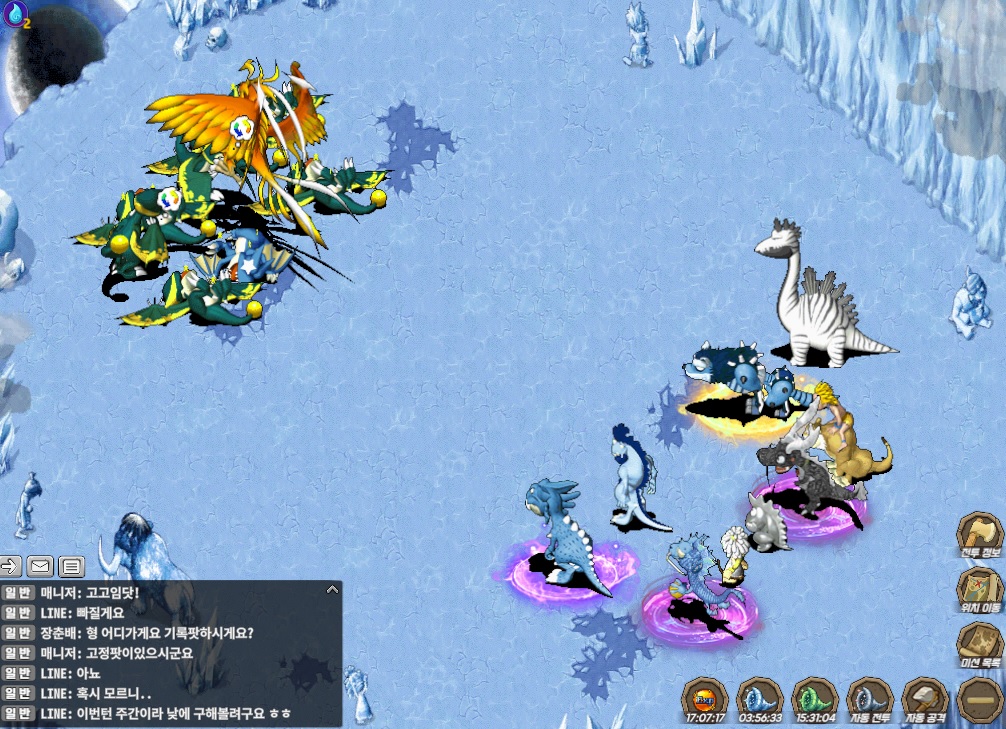
Task: Open the 전투 정보 battle info axe button
Action: tap(979, 534)
